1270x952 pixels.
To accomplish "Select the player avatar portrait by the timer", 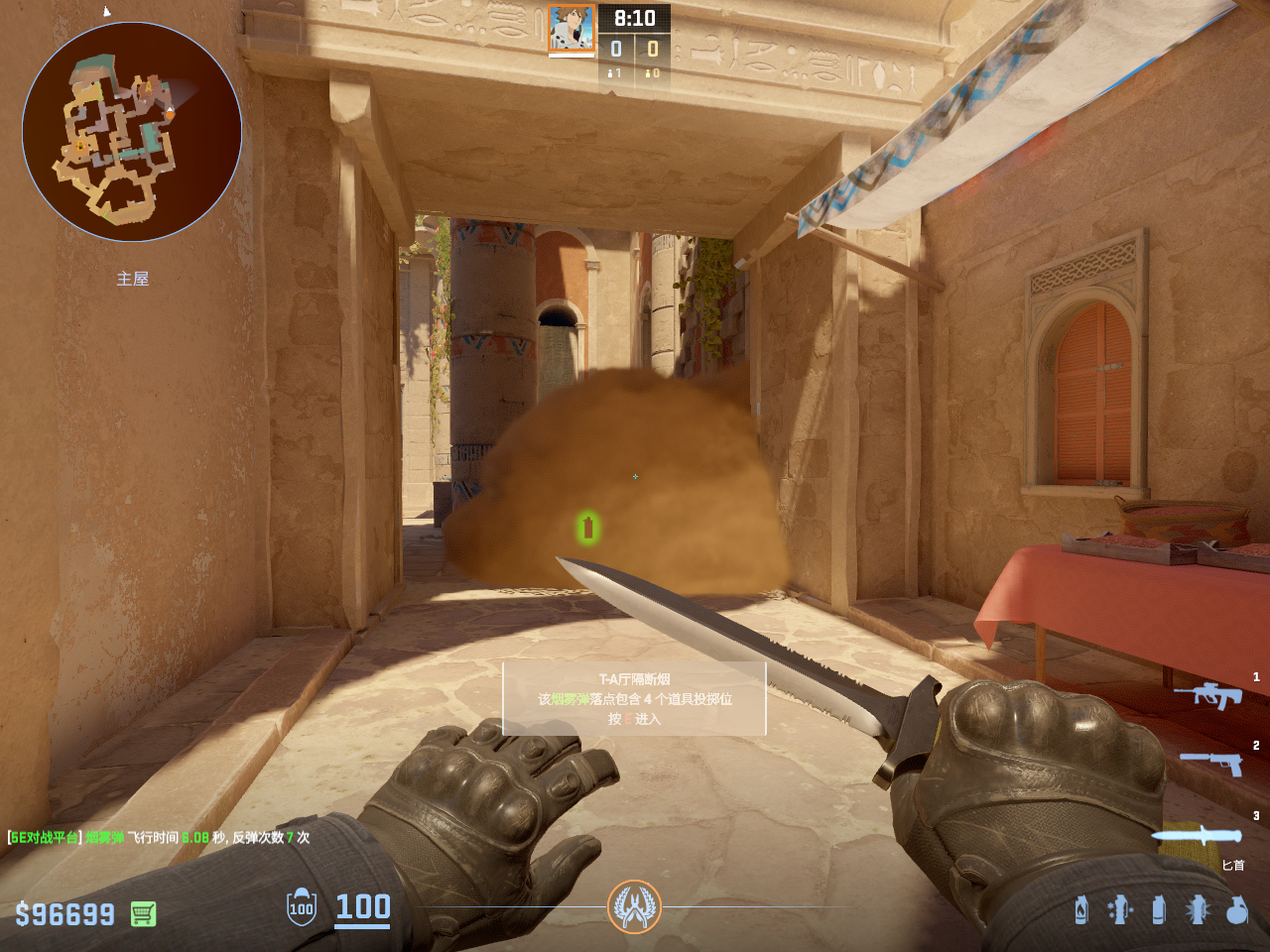I will 571,29.
